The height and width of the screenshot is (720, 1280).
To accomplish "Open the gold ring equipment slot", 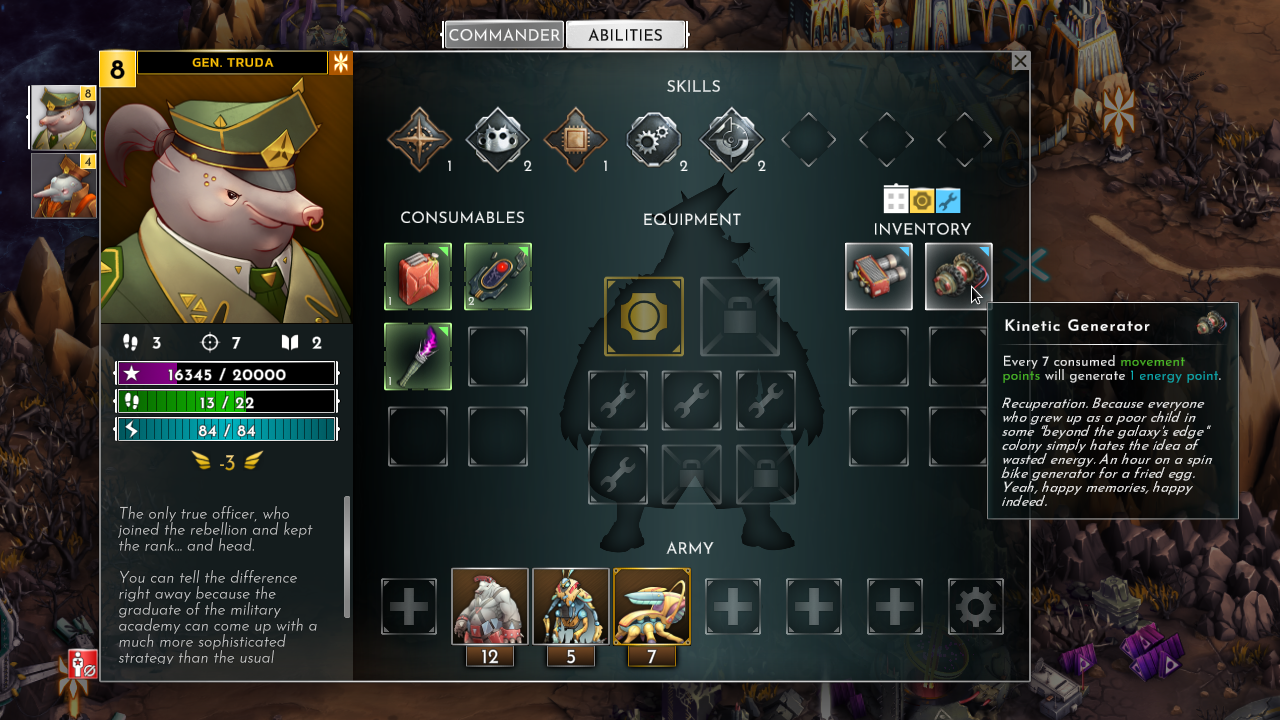I will click(644, 317).
